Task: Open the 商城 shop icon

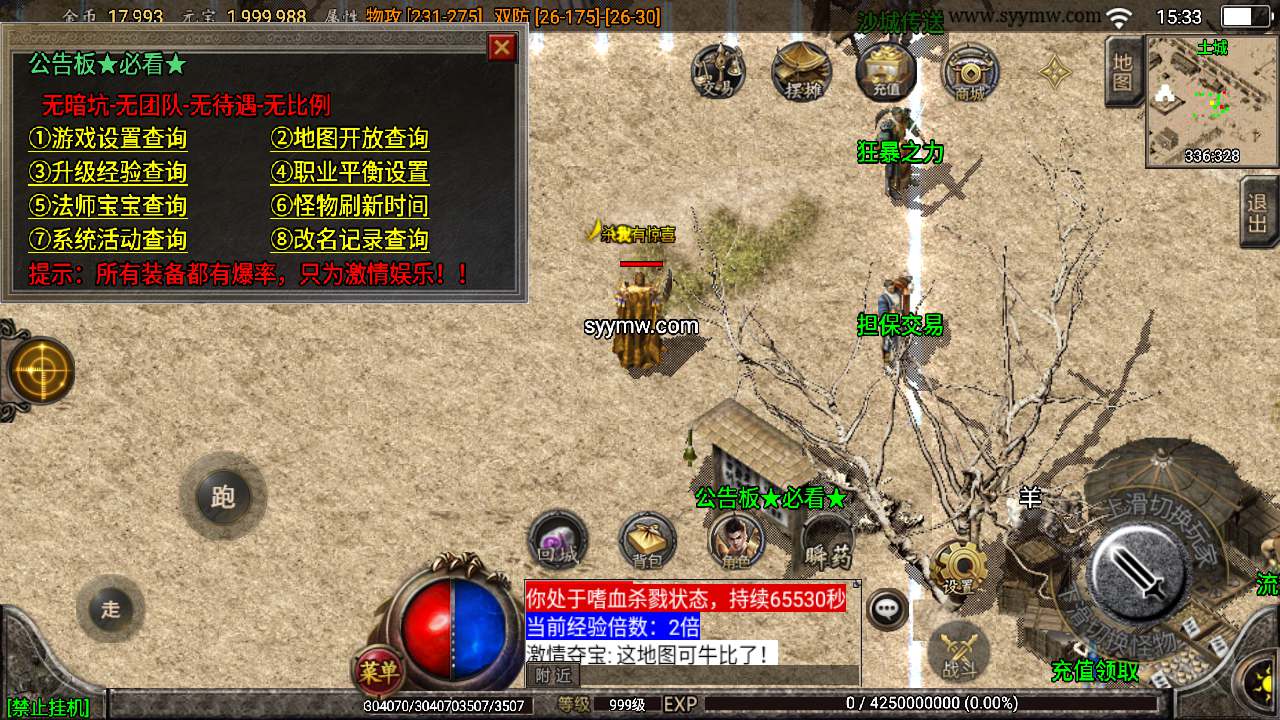Action: [x=970, y=72]
